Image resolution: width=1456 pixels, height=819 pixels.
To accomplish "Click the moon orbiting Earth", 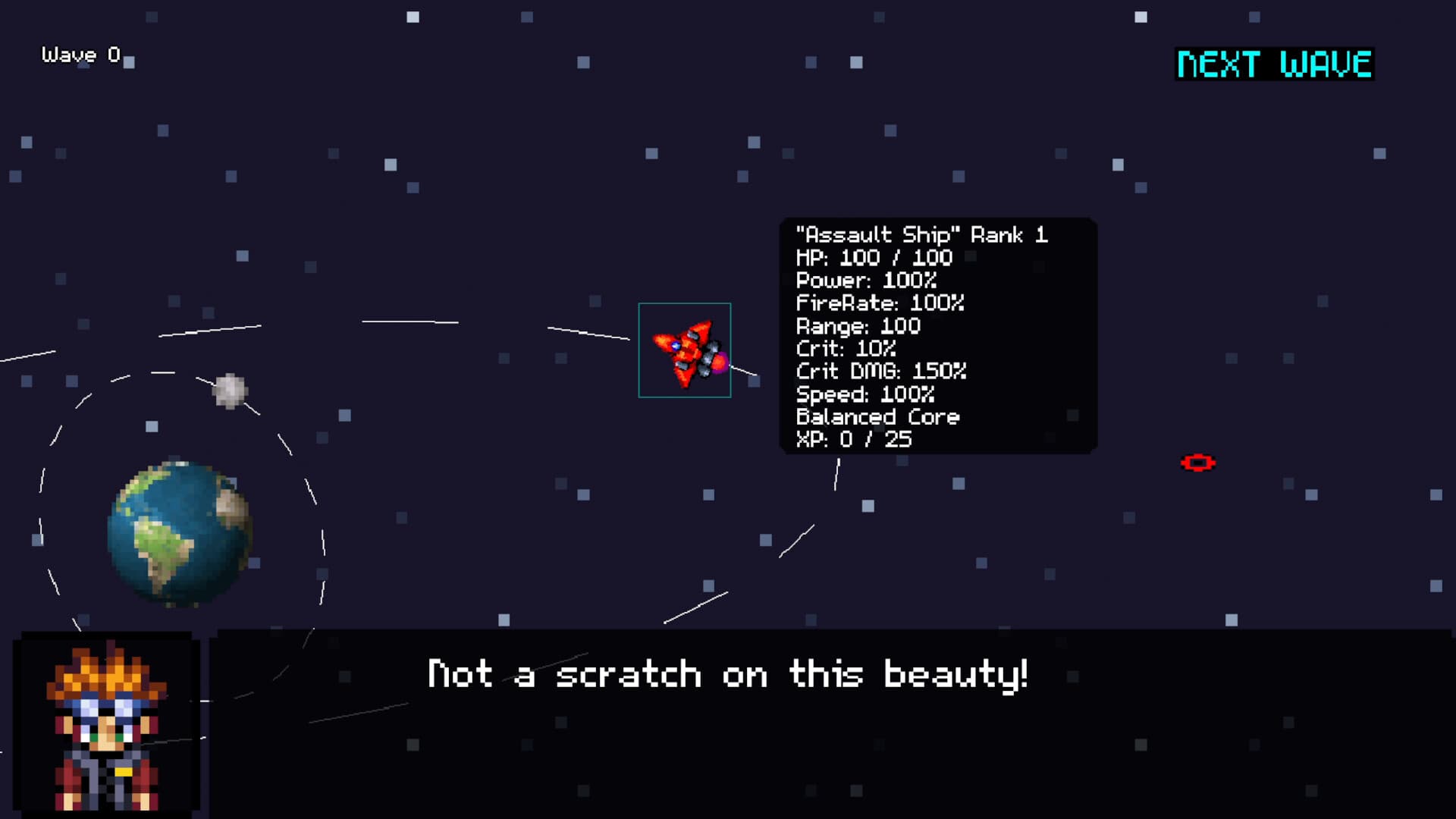I will (x=230, y=390).
